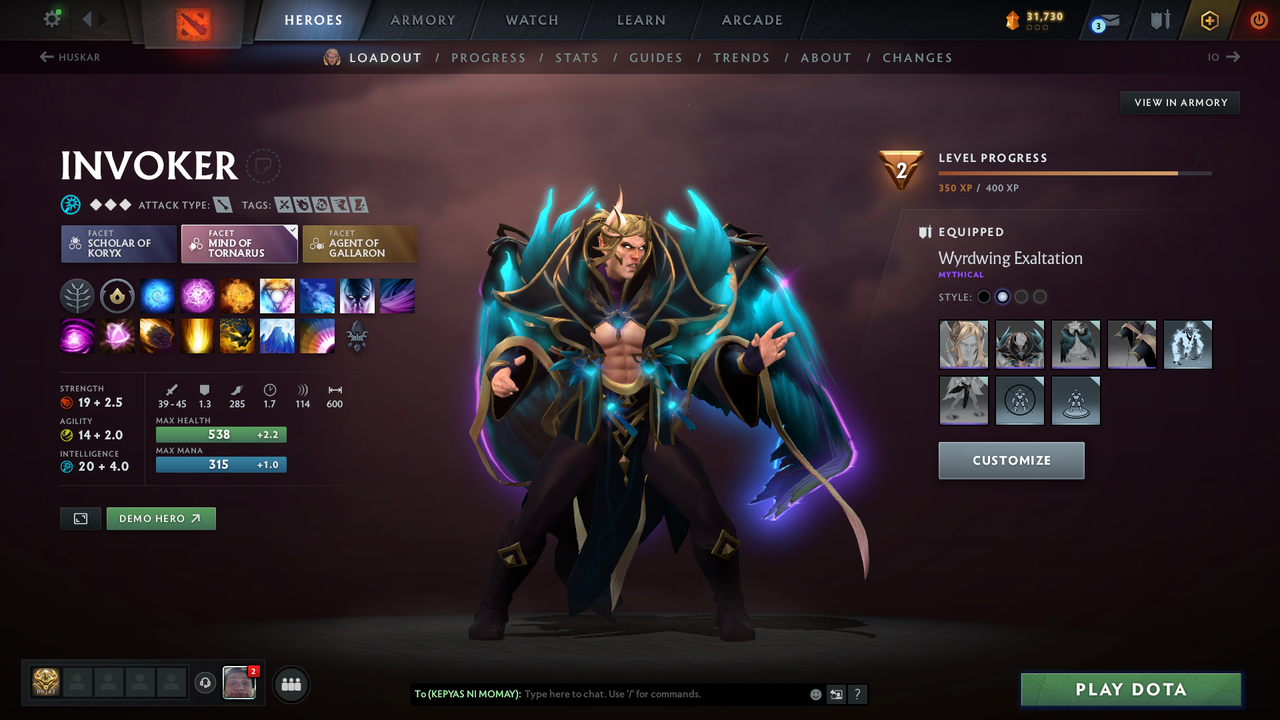This screenshot has width=1280, height=720.
Task: Select the third style radio button
Action: tap(1021, 296)
